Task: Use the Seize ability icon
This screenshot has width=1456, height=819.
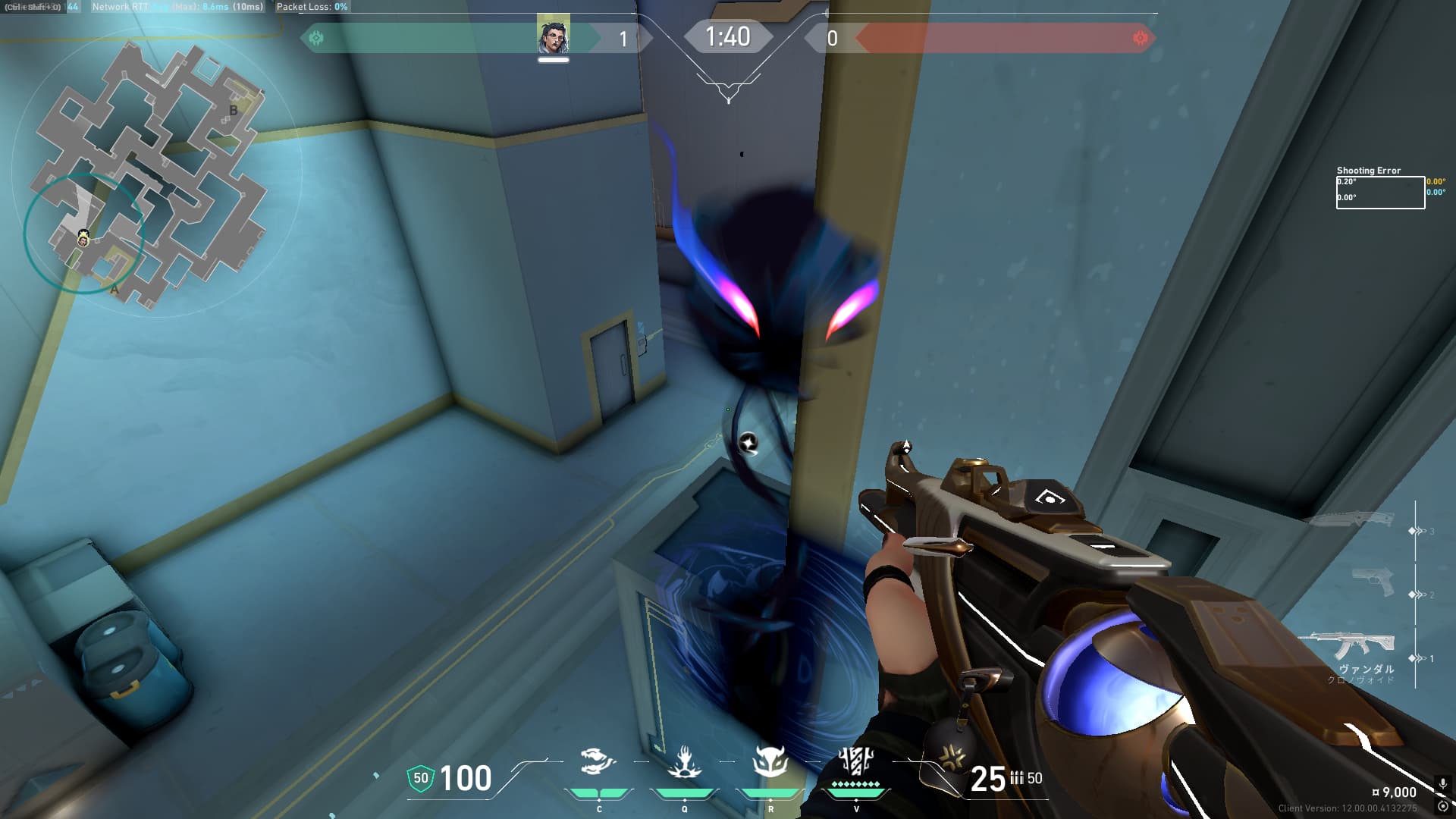Action: 684,762
